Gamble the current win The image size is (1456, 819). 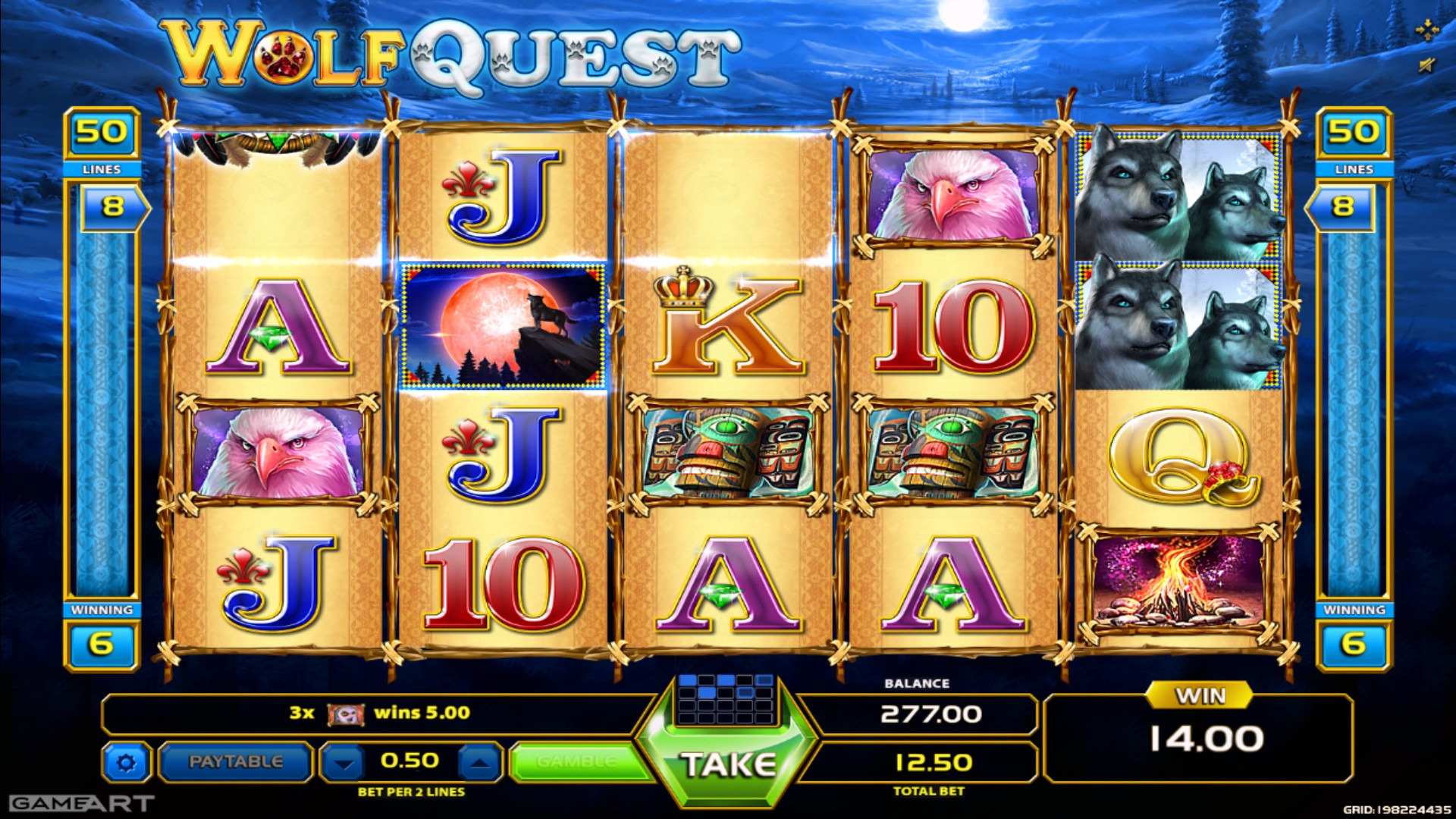576,761
